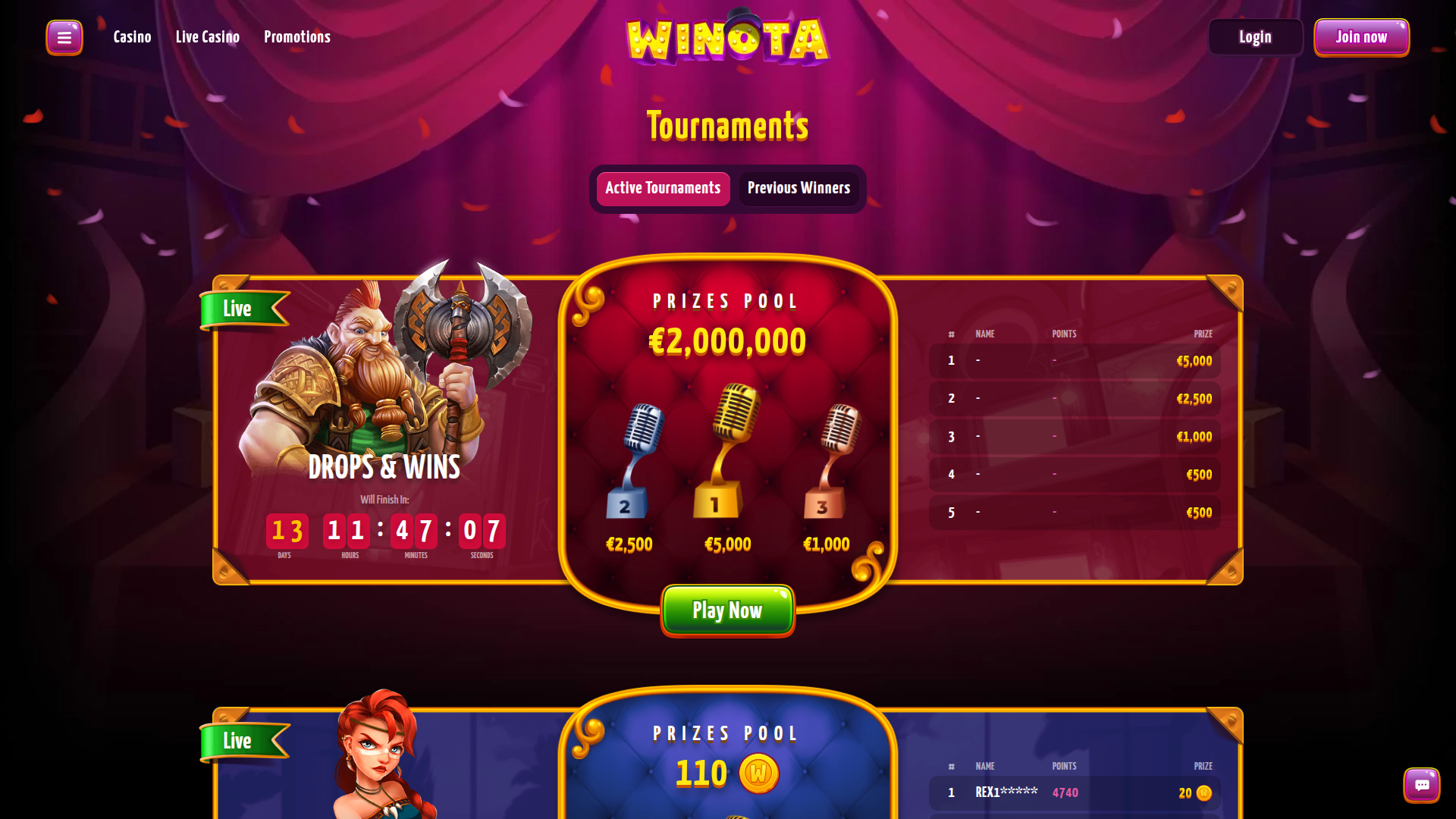Click the W coin beside the 20 prize
The height and width of the screenshot is (819, 1456).
point(1203,793)
